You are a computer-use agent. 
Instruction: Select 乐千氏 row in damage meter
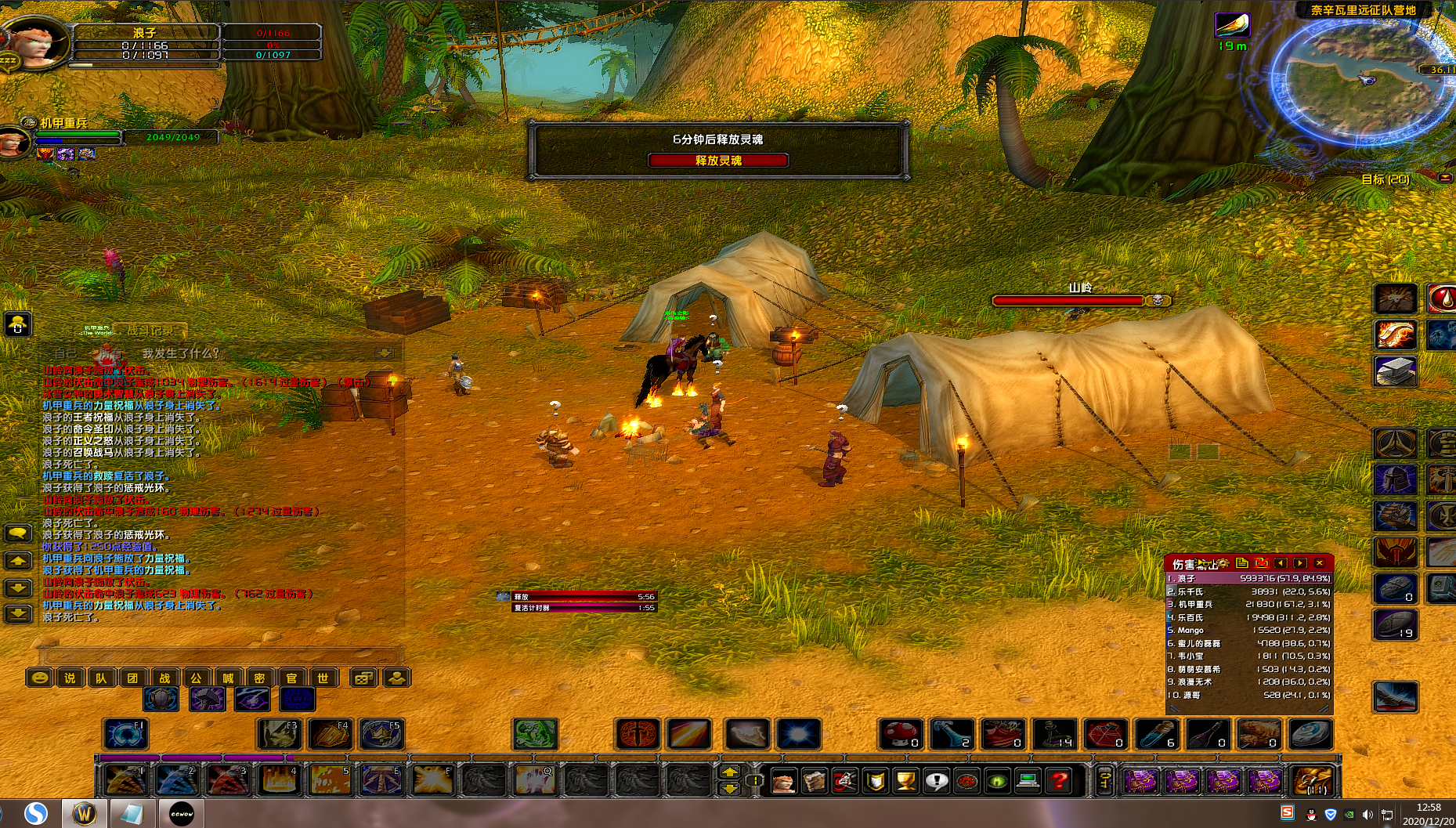pos(1248,591)
